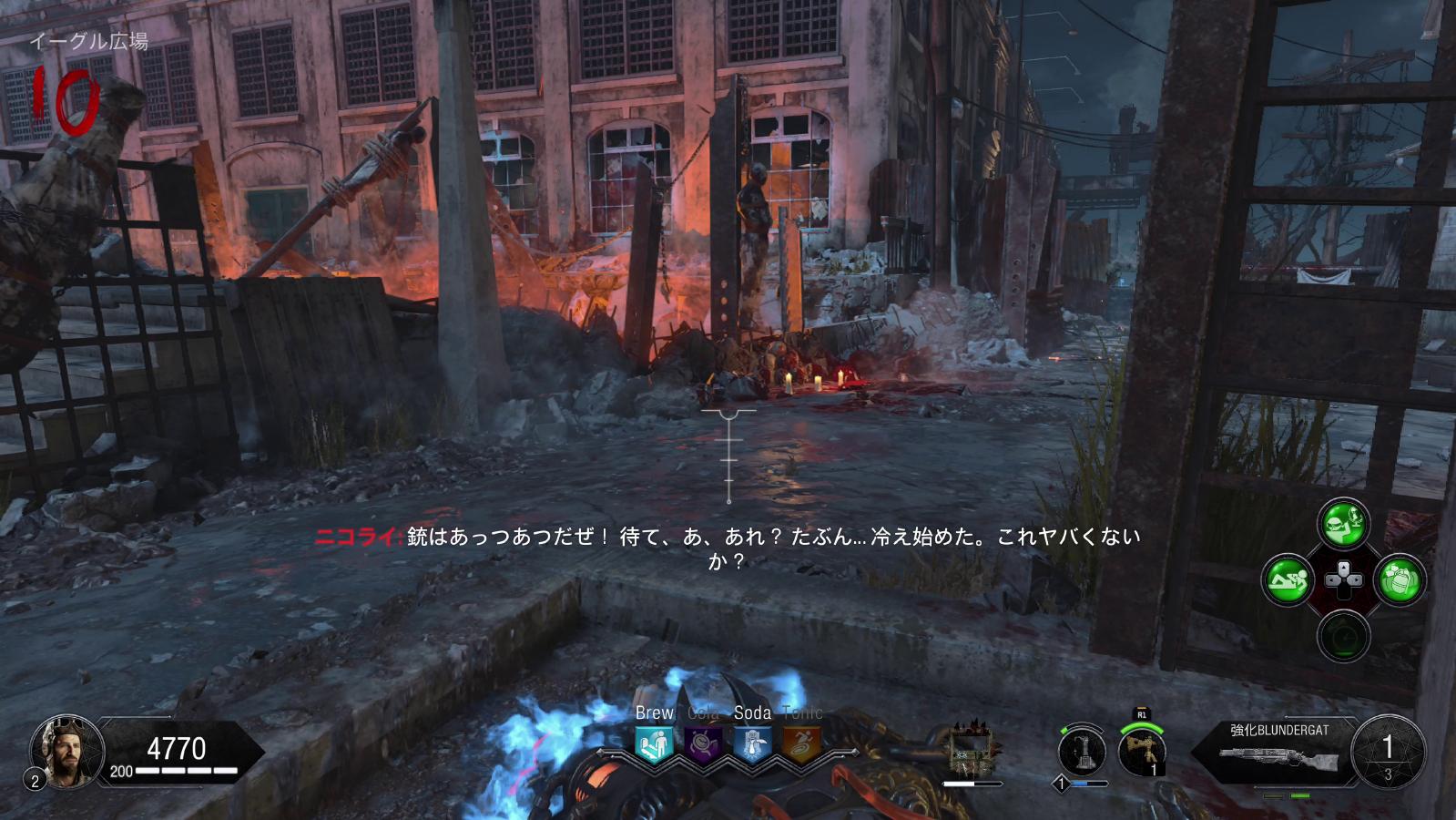1456x820 pixels.
Task: Activate the tomahawk equipment icon
Action: [x=1142, y=752]
